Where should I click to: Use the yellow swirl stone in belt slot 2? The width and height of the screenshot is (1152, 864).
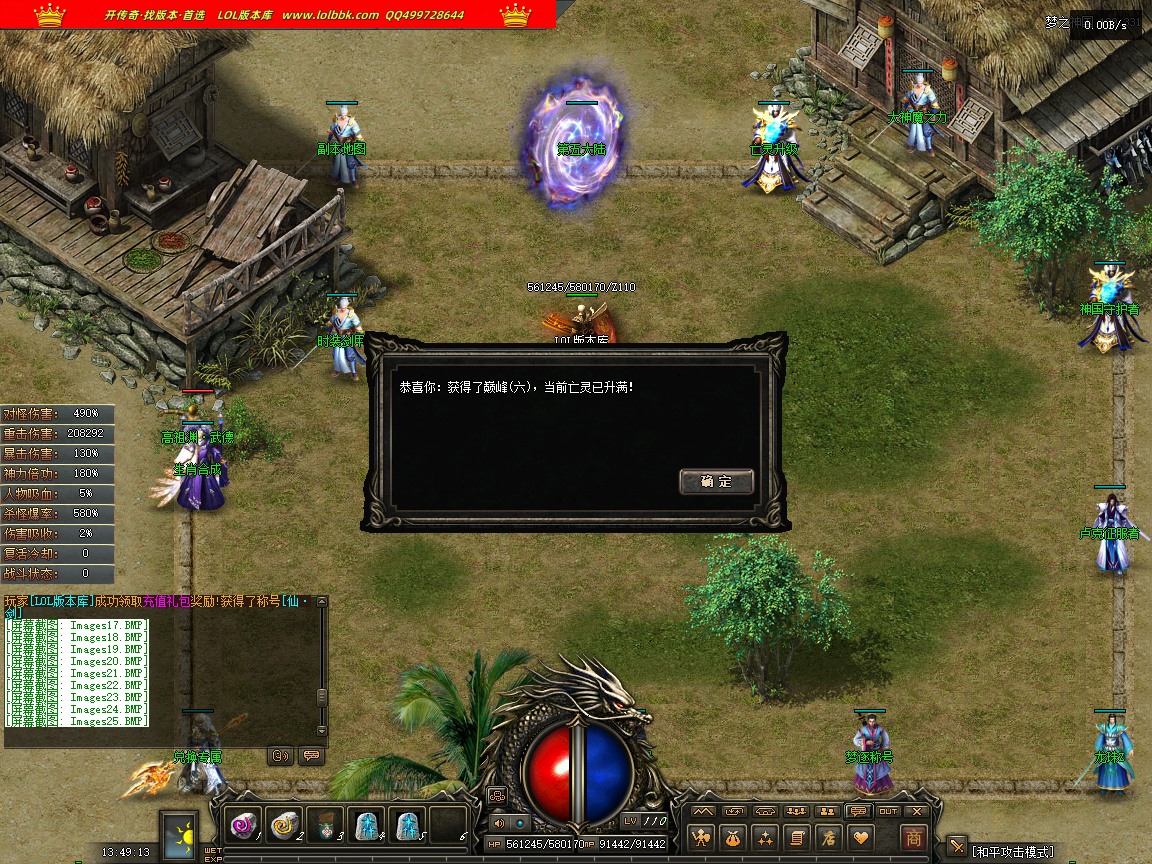(285, 823)
